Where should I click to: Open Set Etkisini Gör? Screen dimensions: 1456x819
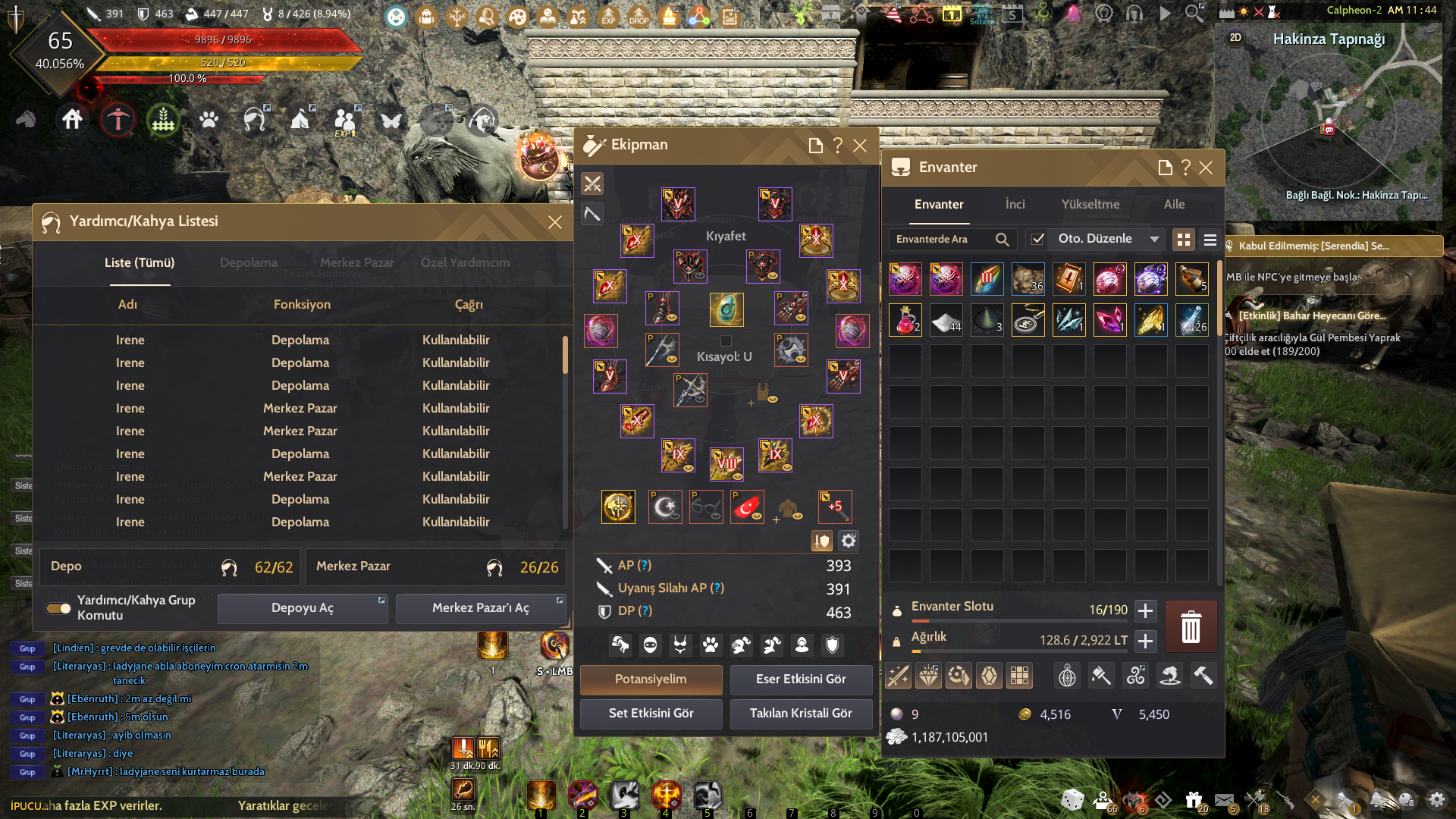click(x=651, y=714)
